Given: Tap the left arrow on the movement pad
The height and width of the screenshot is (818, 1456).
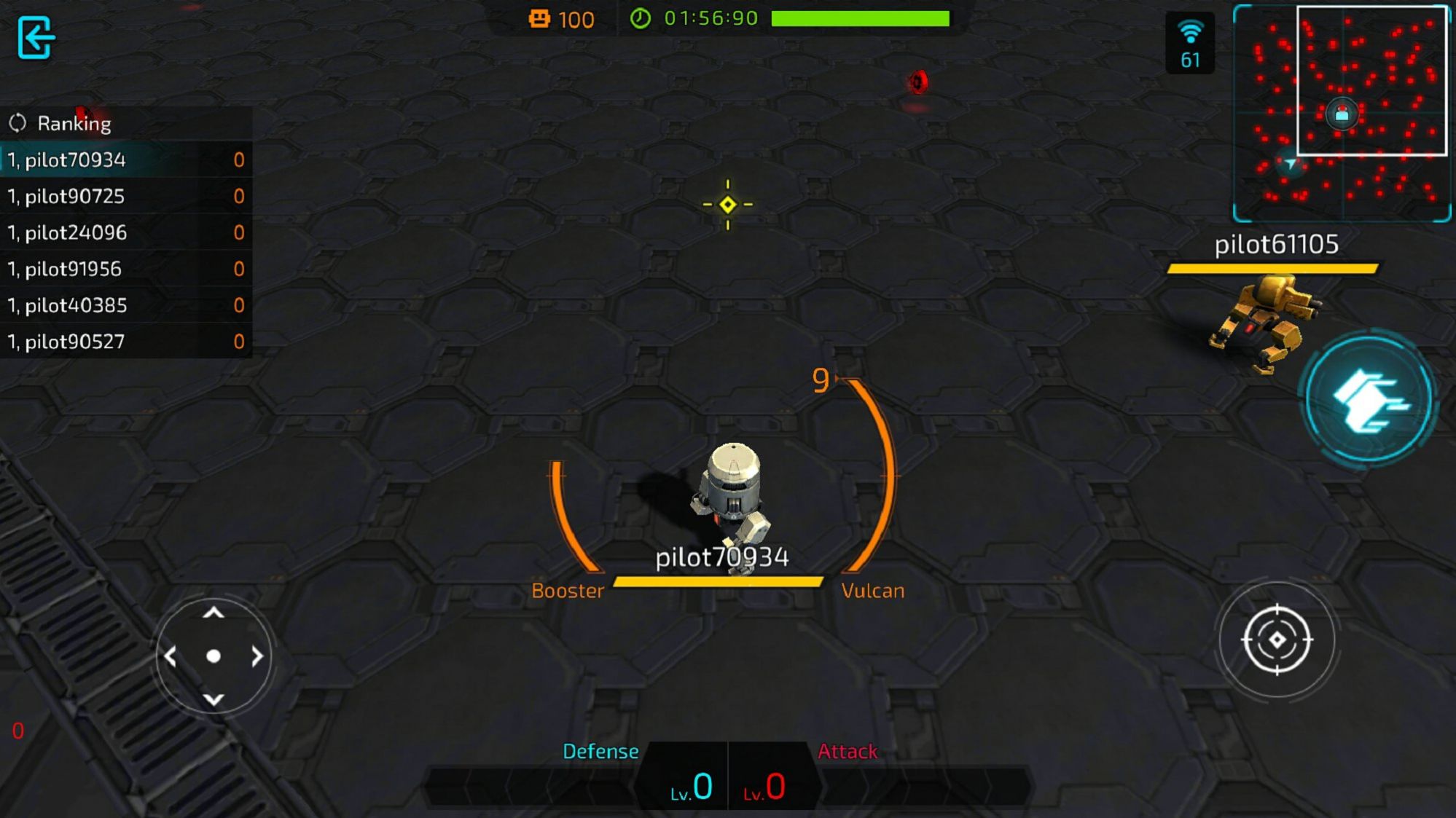Looking at the screenshot, I should pos(171,656).
